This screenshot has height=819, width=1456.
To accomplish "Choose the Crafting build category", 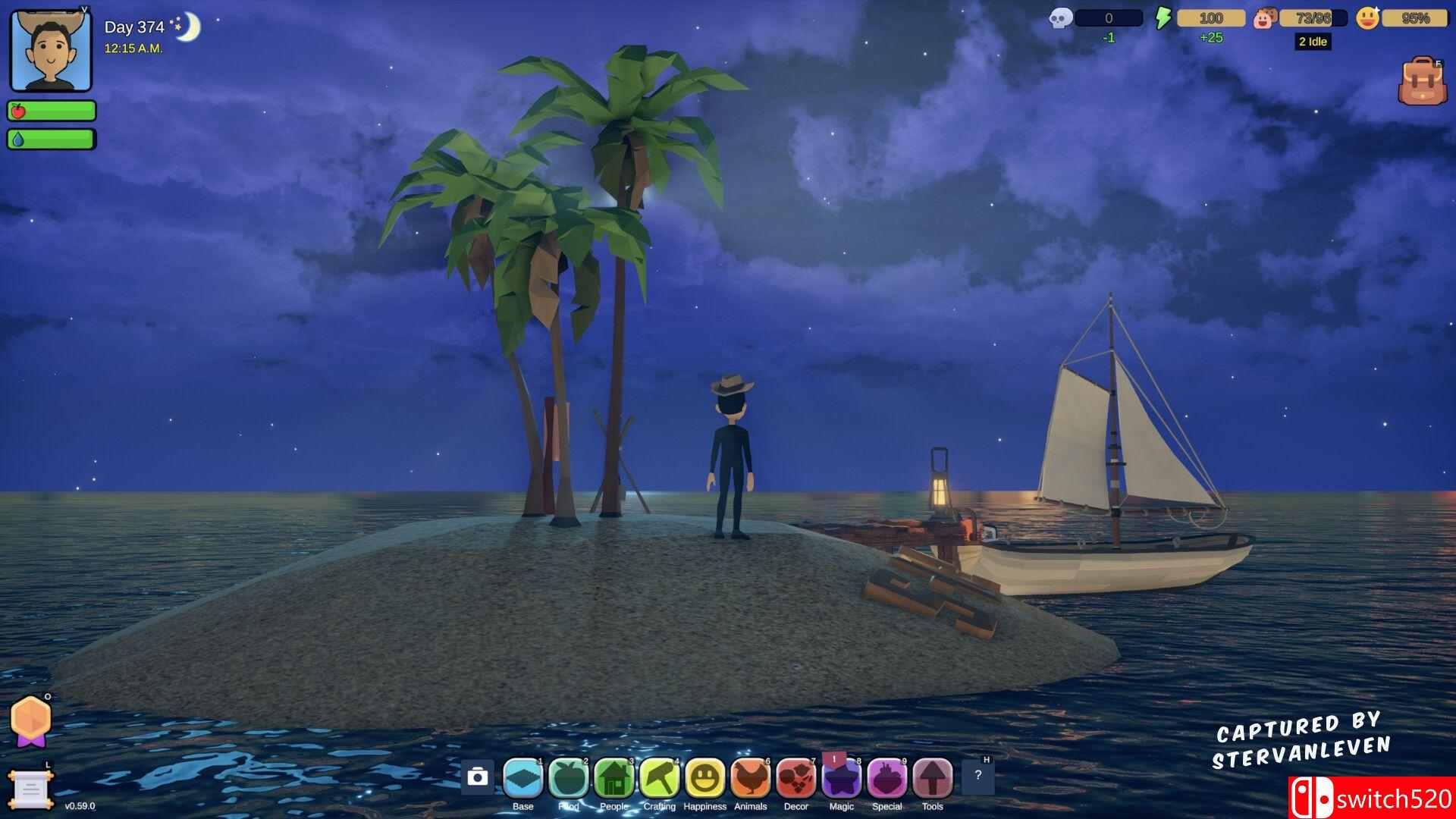I will click(x=660, y=778).
